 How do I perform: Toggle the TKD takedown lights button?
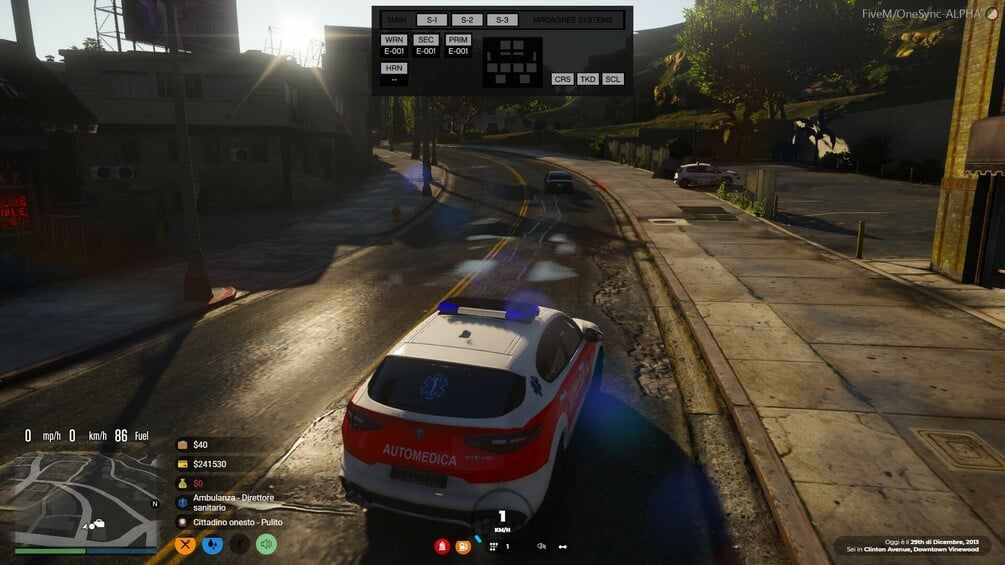[588, 79]
